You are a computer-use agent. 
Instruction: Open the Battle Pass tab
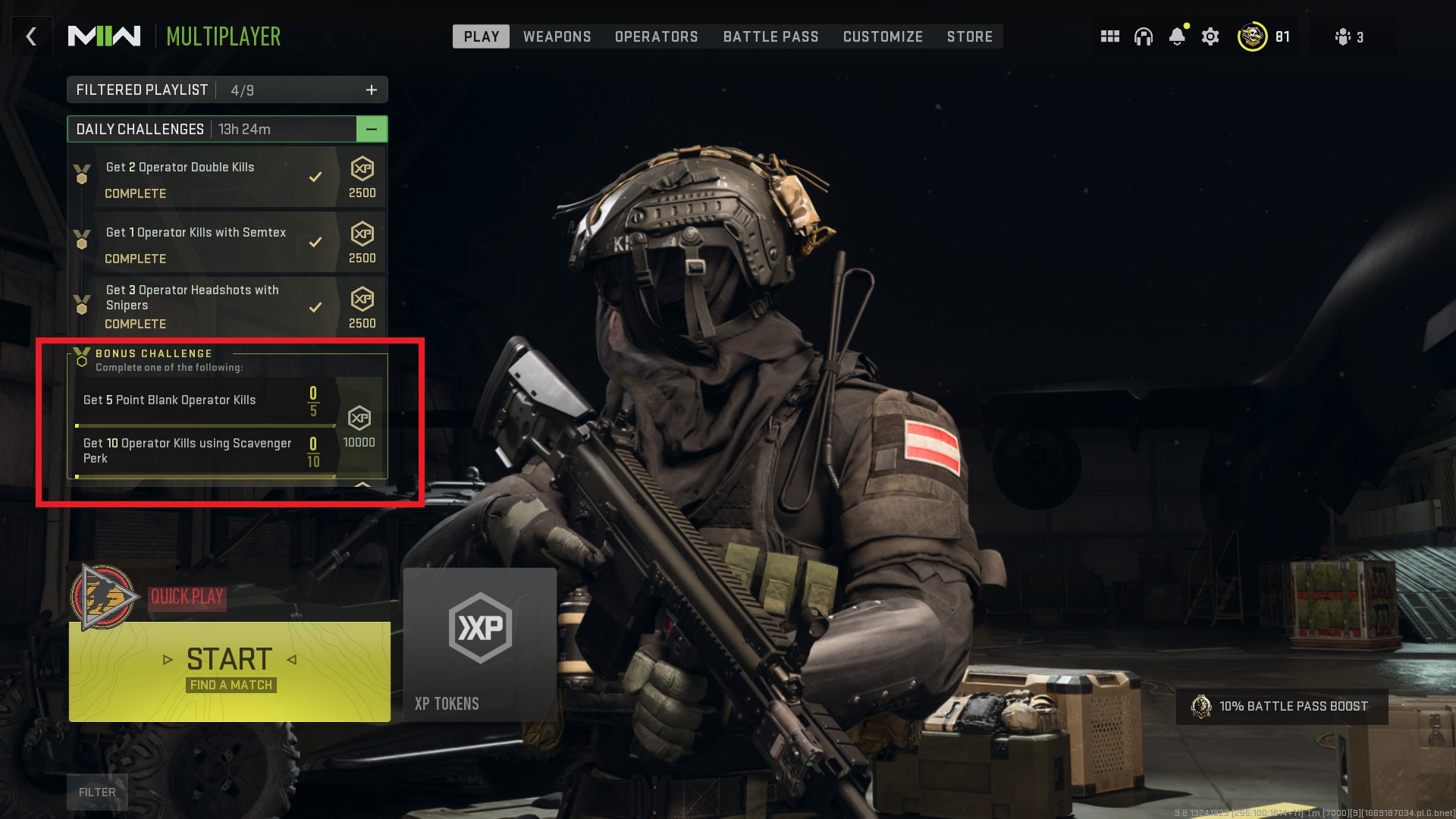click(770, 36)
